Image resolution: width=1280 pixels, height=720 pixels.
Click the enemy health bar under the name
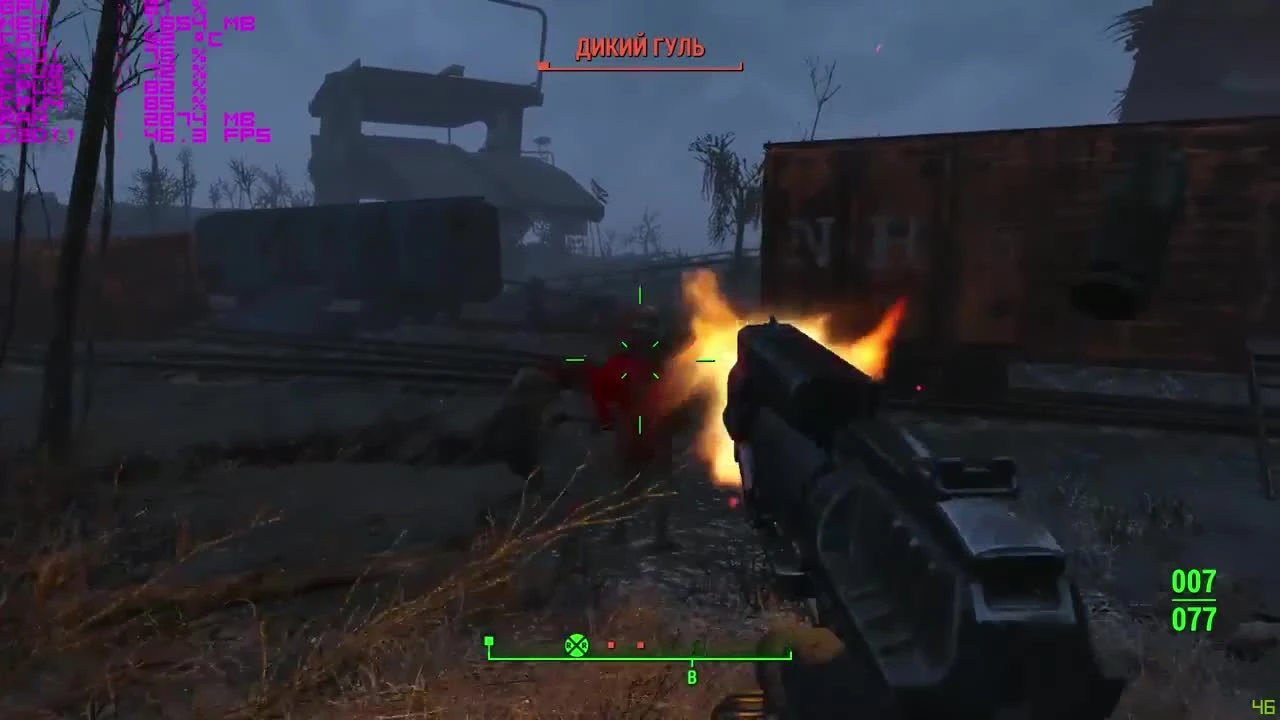pyautogui.click(x=640, y=66)
